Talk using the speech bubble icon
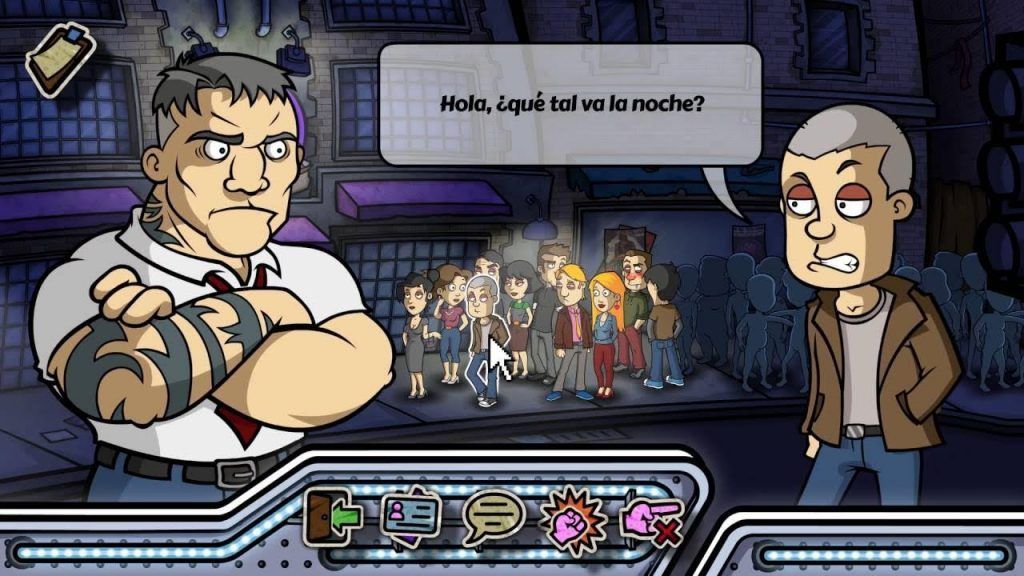This screenshot has height=576, width=1024. pyautogui.click(x=493, y=518)
